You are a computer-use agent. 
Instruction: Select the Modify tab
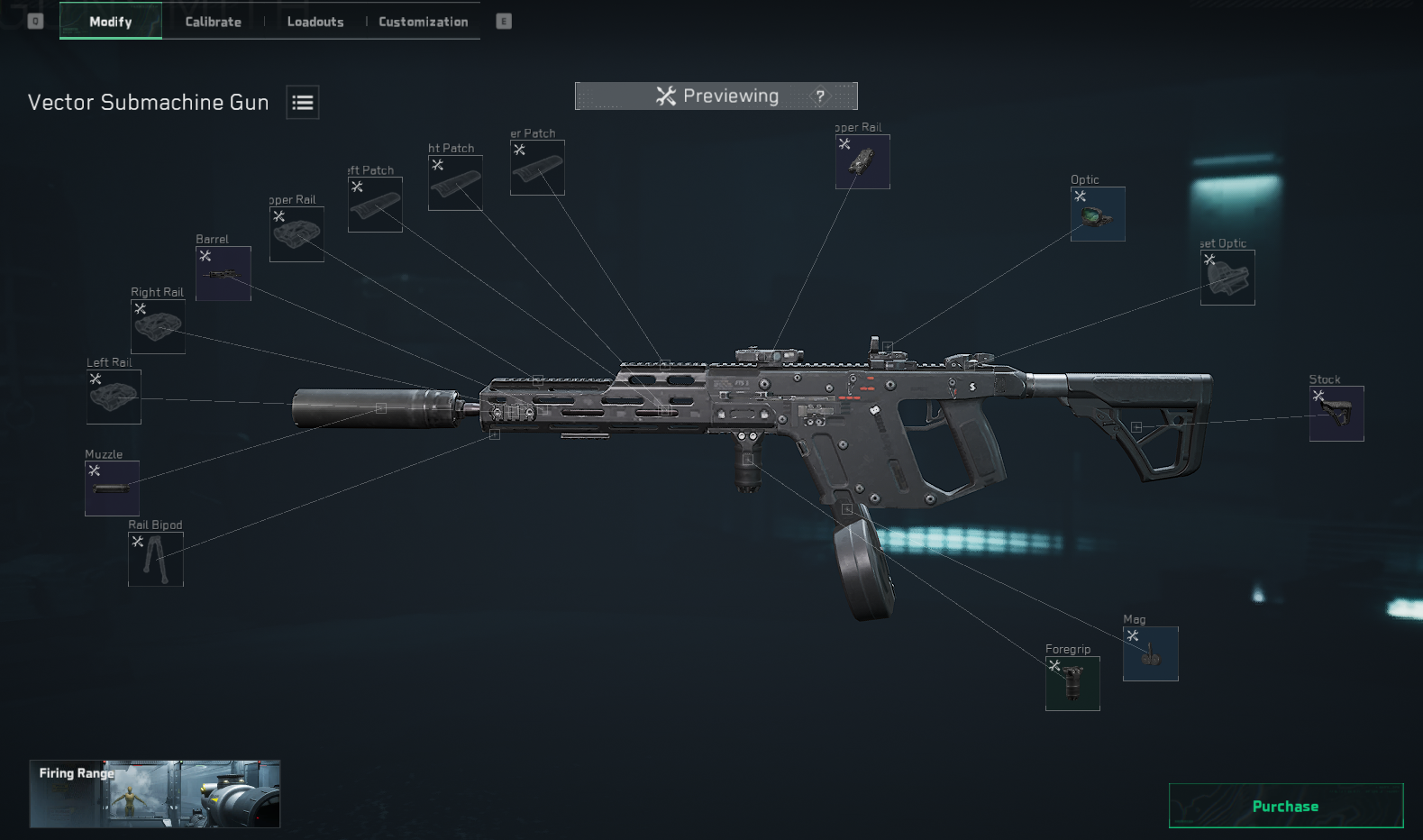111,22
